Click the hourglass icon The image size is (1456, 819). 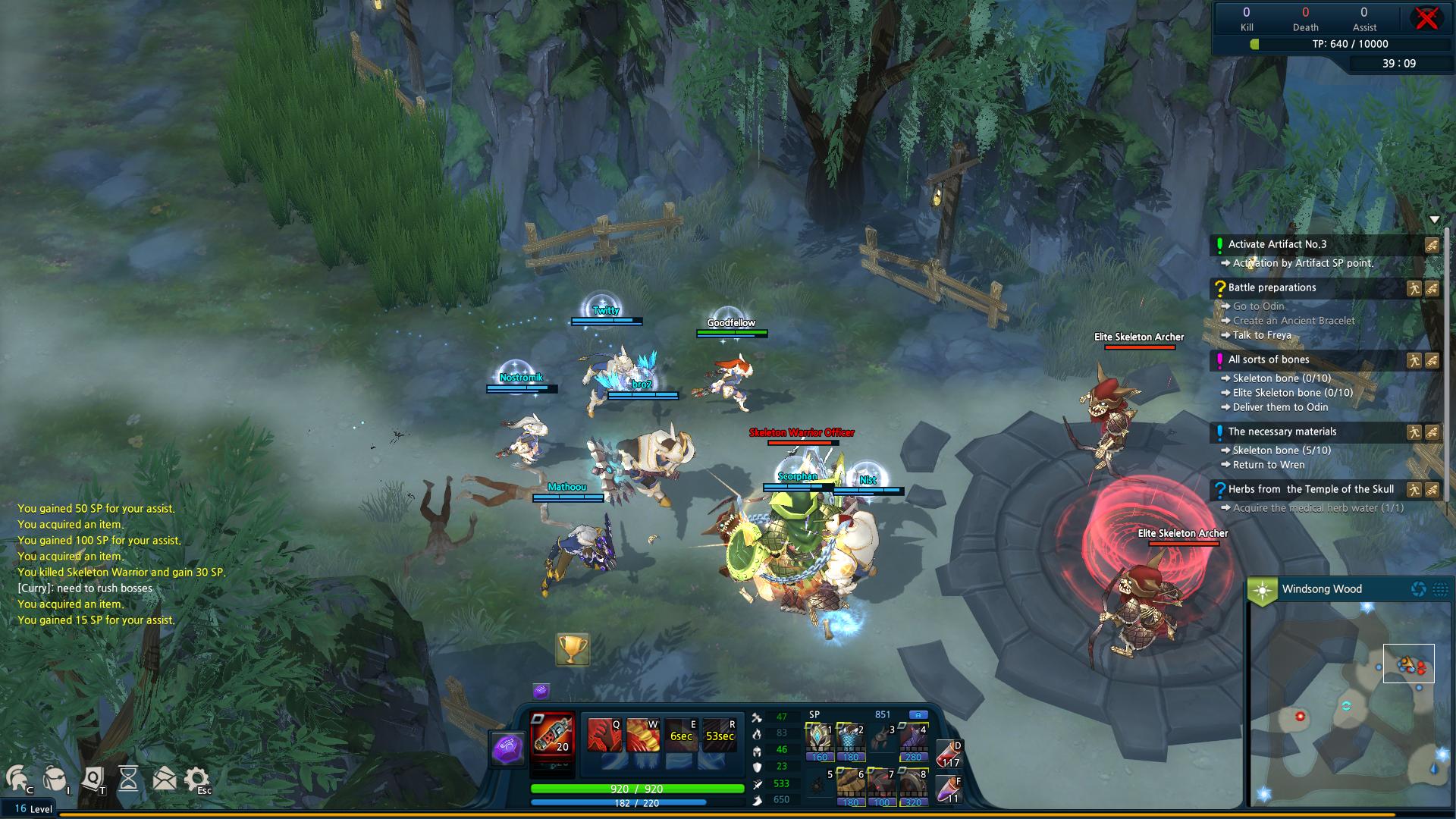click(x=129, y=778)
